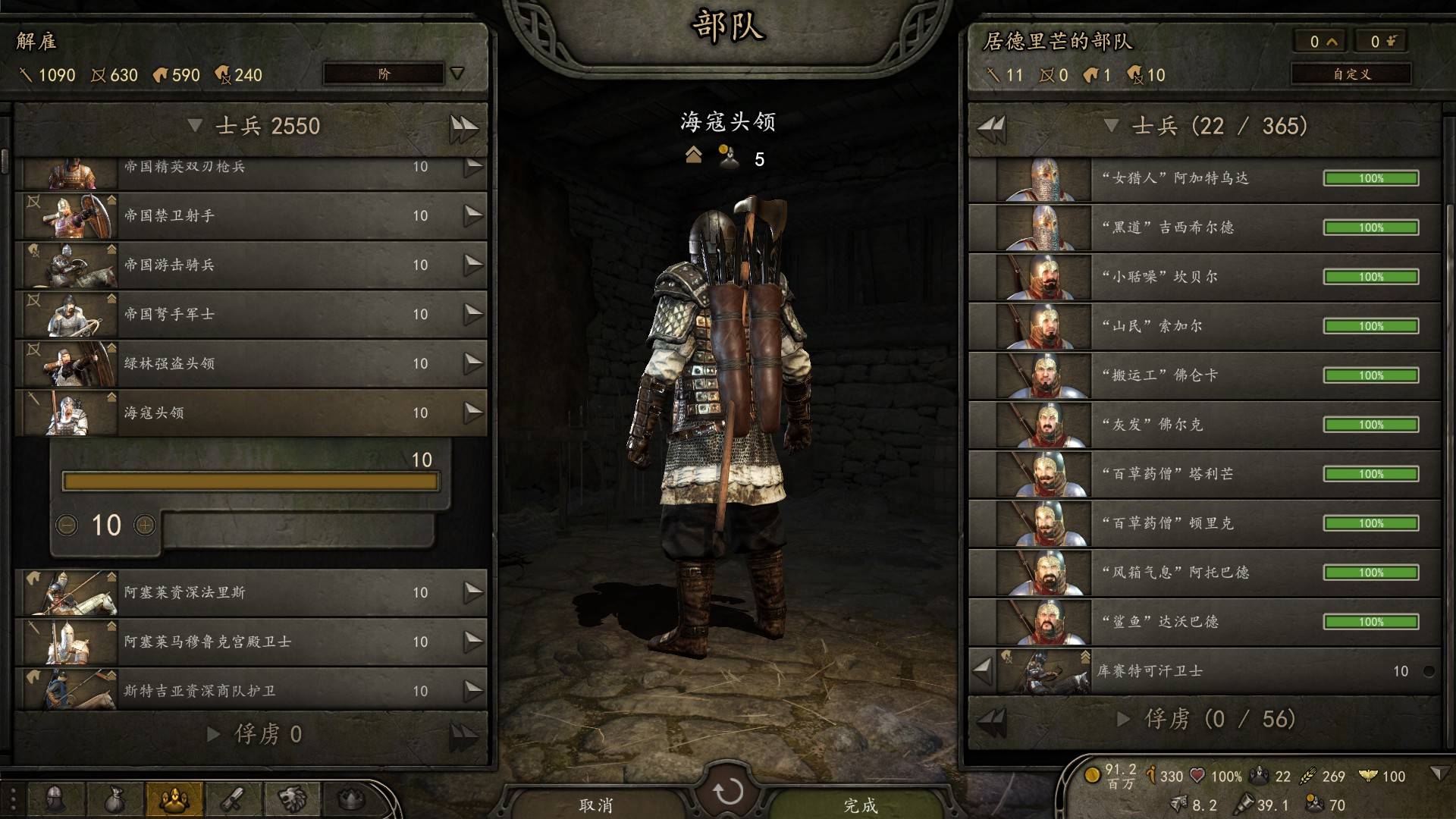The image size is (1456, 819).
Task: Open the 自定义 custom sort dropdown
Action: click(x=1351, y=74)
